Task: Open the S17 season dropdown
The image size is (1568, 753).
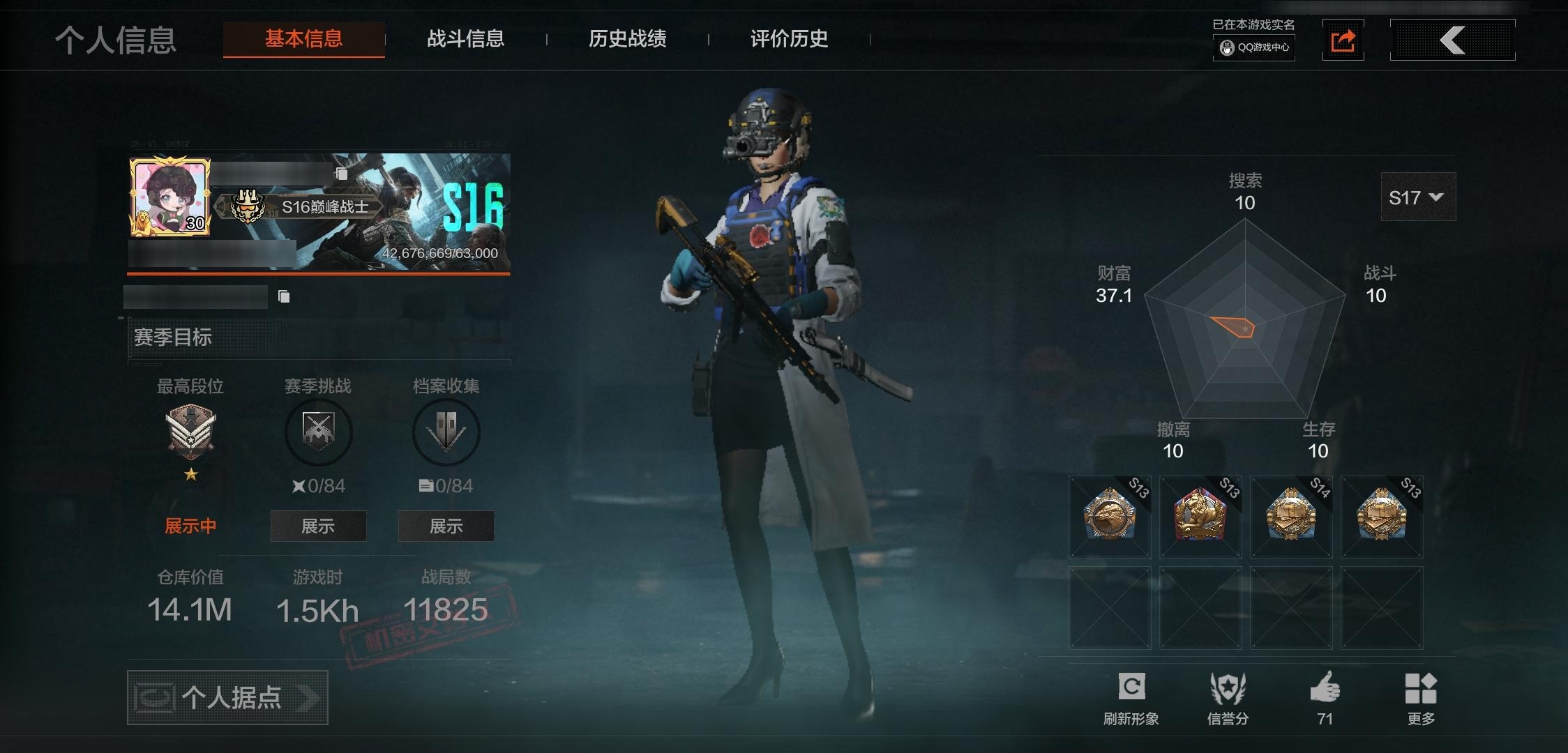Action: [1417, 197]
